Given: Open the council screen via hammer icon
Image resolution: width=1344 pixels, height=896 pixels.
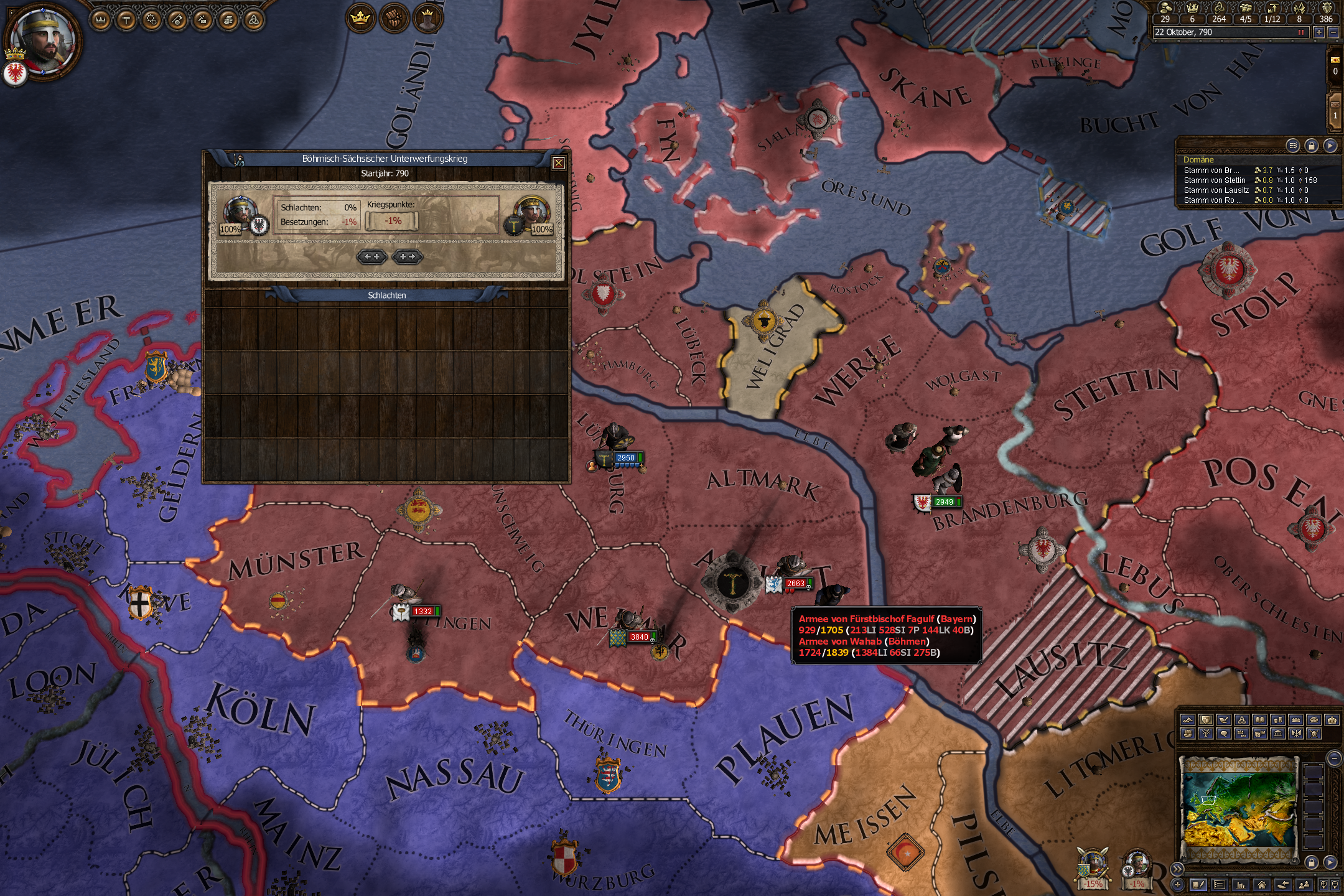Looking at the screenshot, I should click(x=126, y=21).
